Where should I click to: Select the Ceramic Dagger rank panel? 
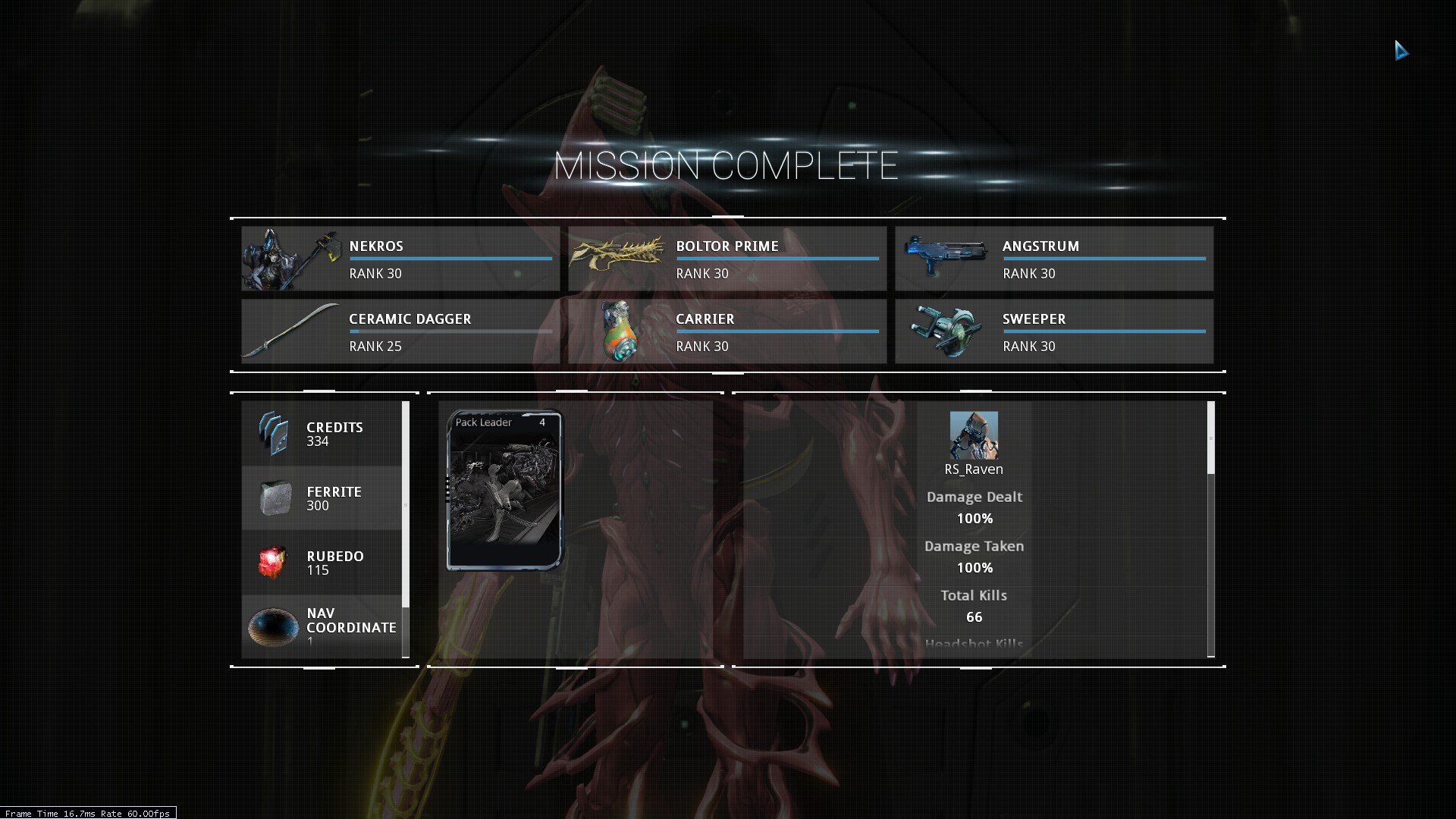(400, 331)
